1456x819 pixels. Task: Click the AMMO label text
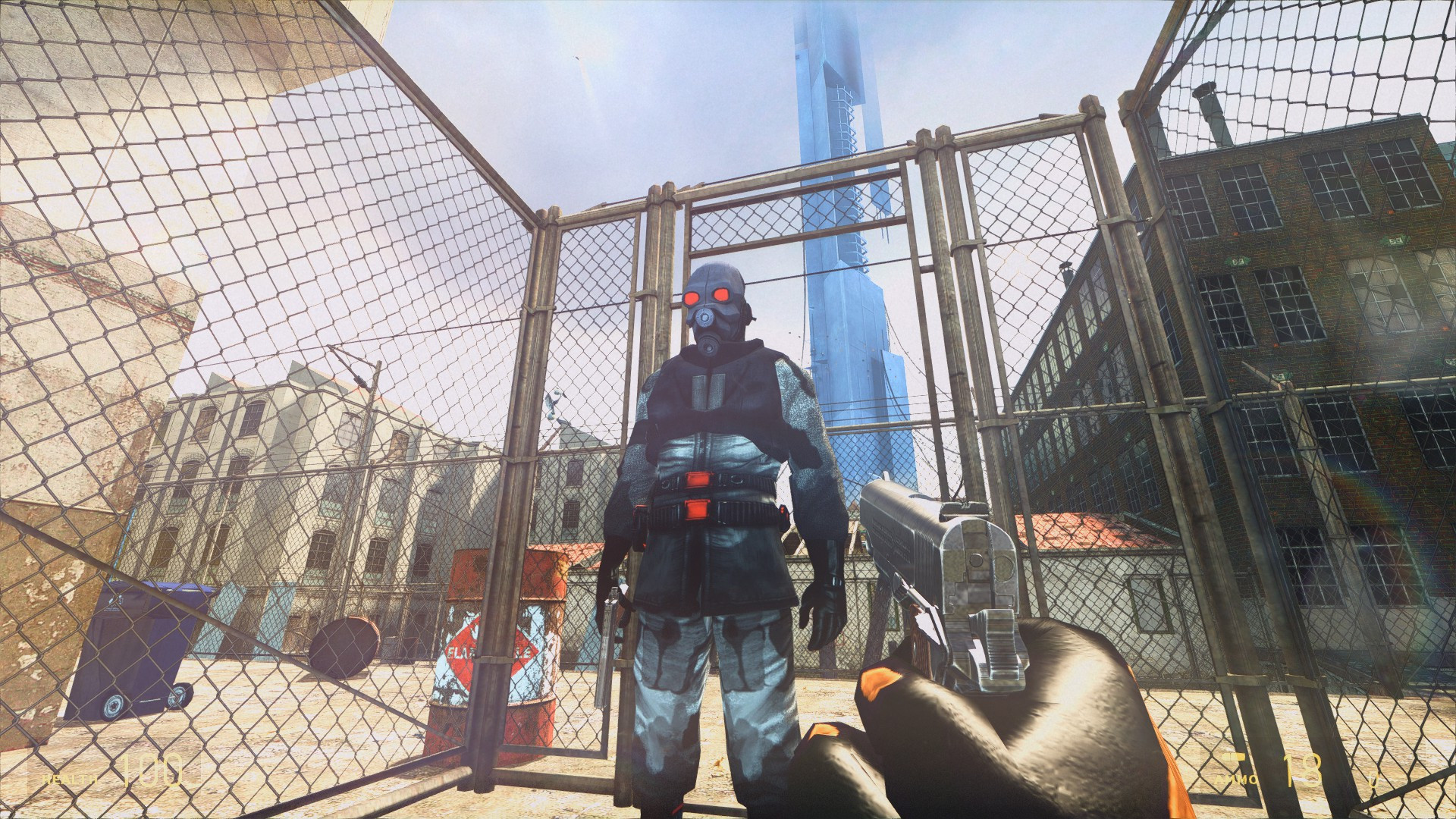1237,780
